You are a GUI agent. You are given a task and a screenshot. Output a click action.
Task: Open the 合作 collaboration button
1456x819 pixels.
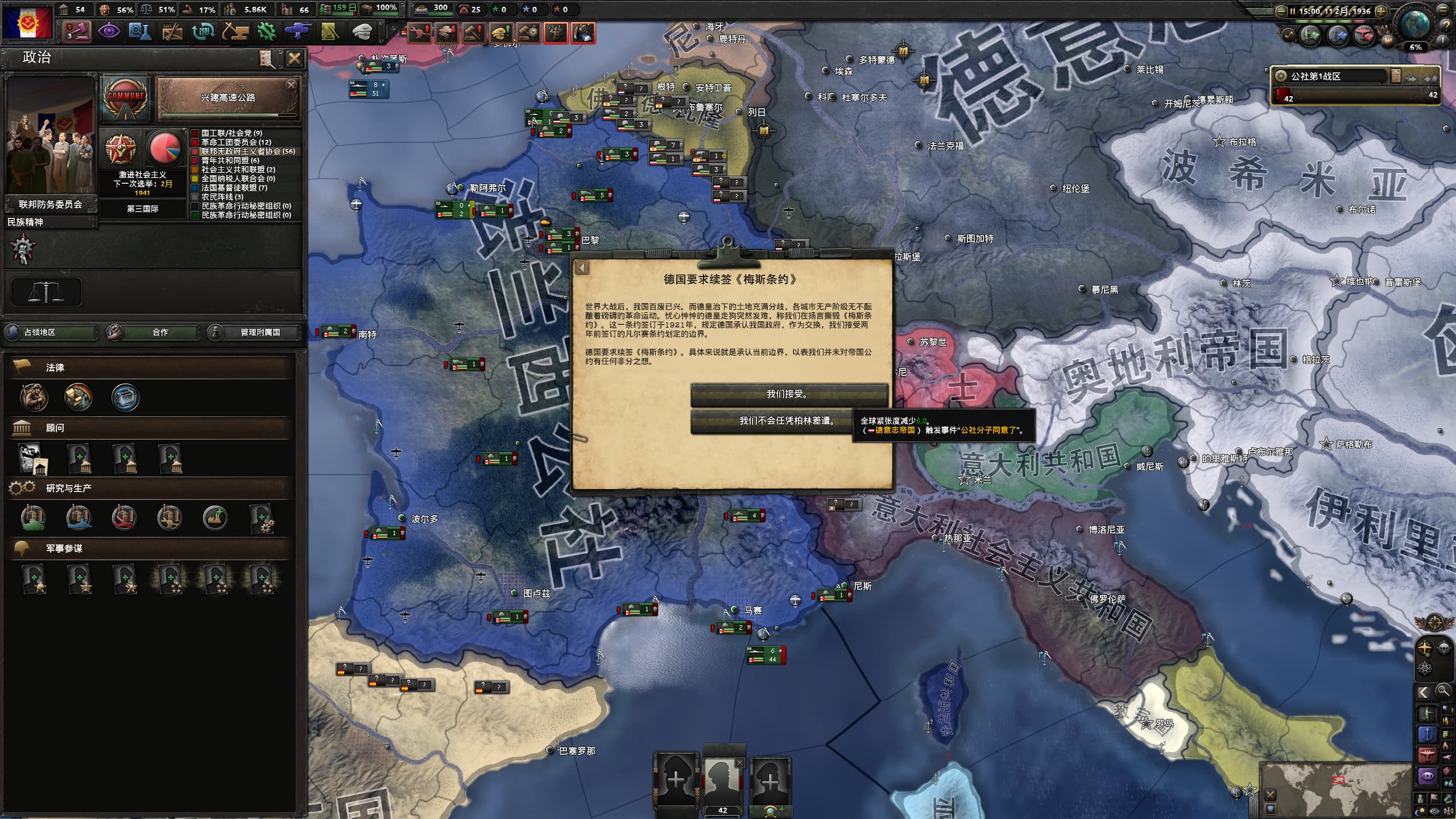154,332
